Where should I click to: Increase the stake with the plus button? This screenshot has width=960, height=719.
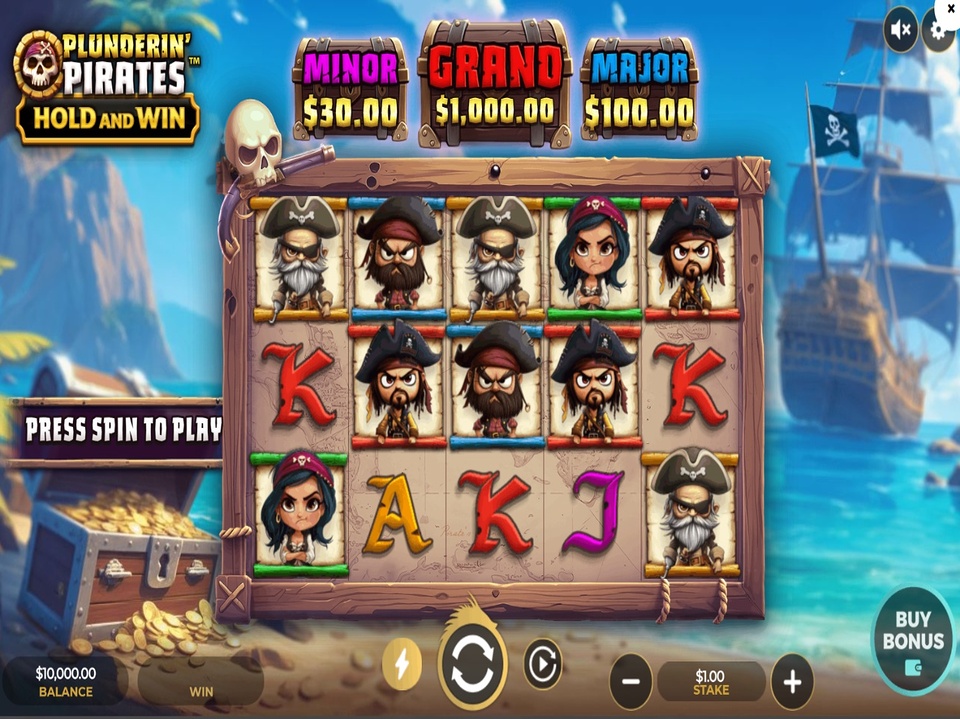click(x=792, y=682)
